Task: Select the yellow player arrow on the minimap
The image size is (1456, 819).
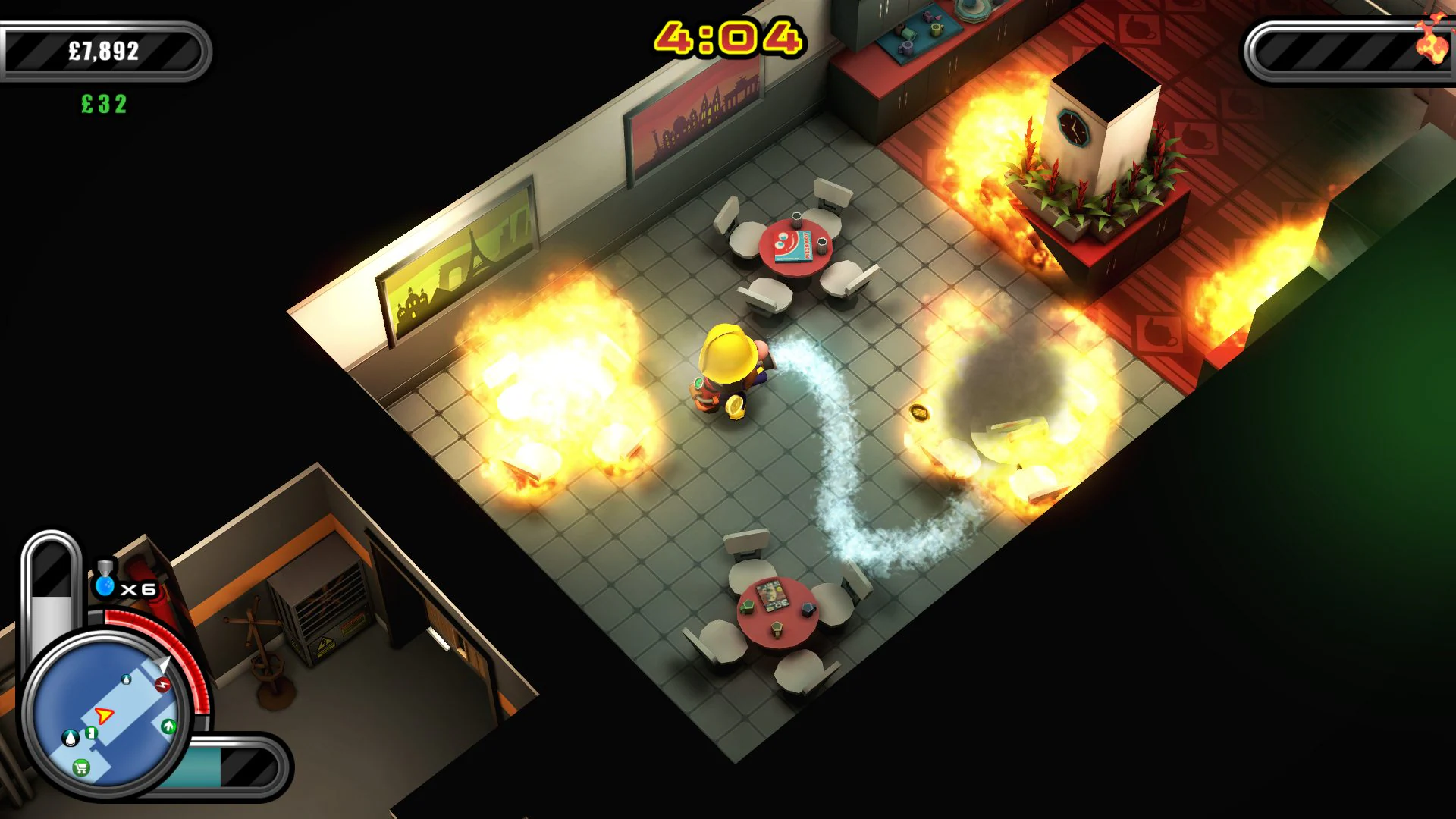Action: click(105, 716)
